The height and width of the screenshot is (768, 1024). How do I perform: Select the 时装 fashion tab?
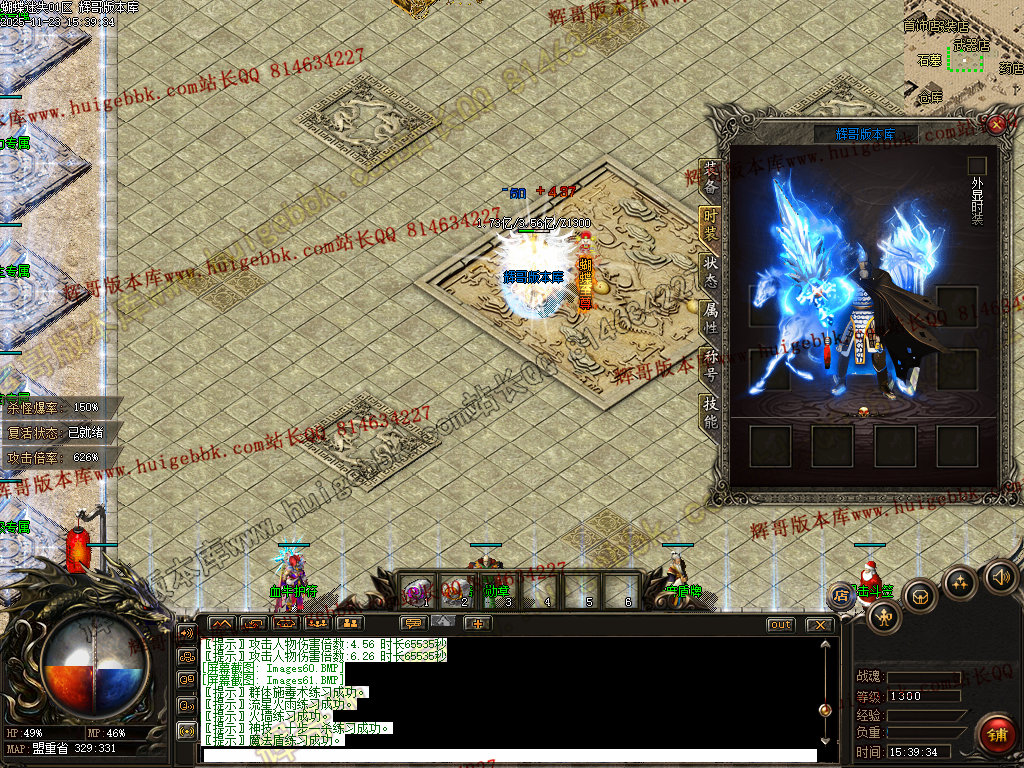pyautogui.click(x=710, y=225)
